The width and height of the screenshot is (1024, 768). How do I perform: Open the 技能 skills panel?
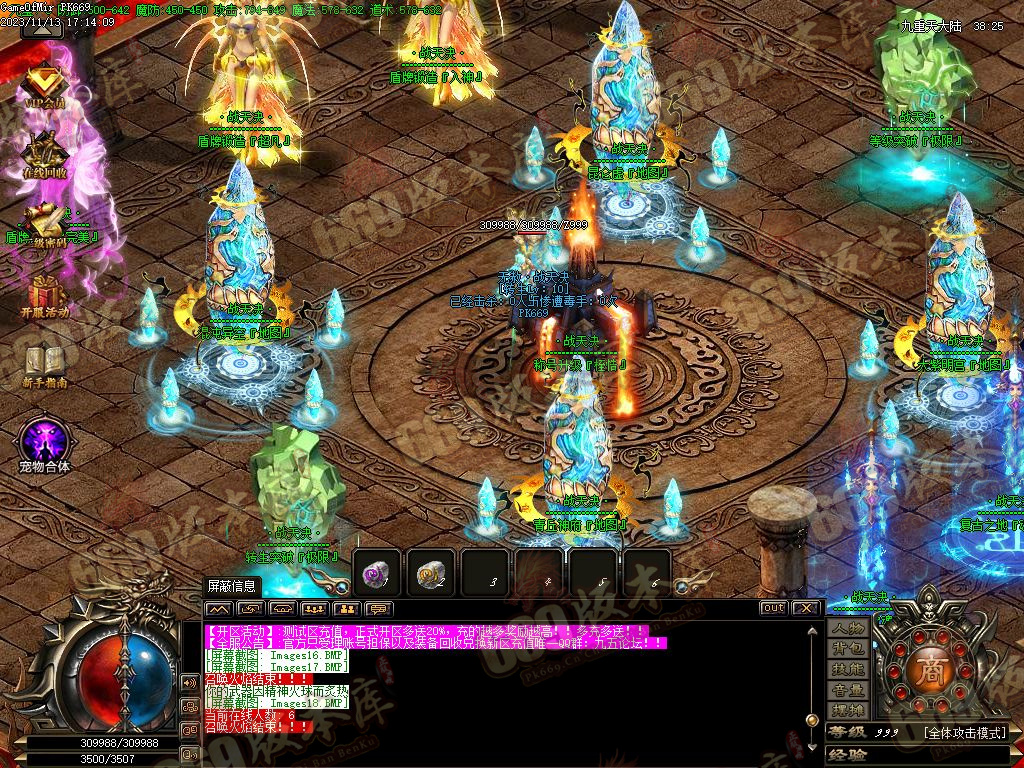(x=848, y=670)
